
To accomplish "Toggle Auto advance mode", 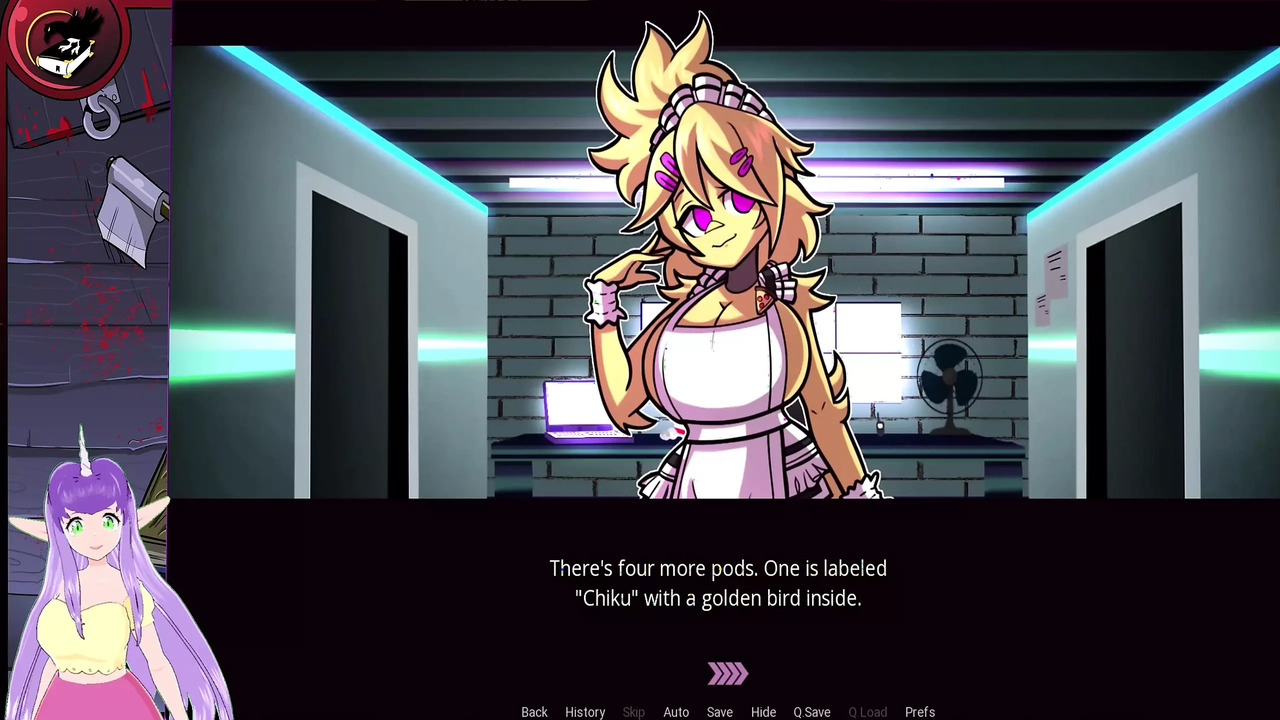I will click(676, 711).
